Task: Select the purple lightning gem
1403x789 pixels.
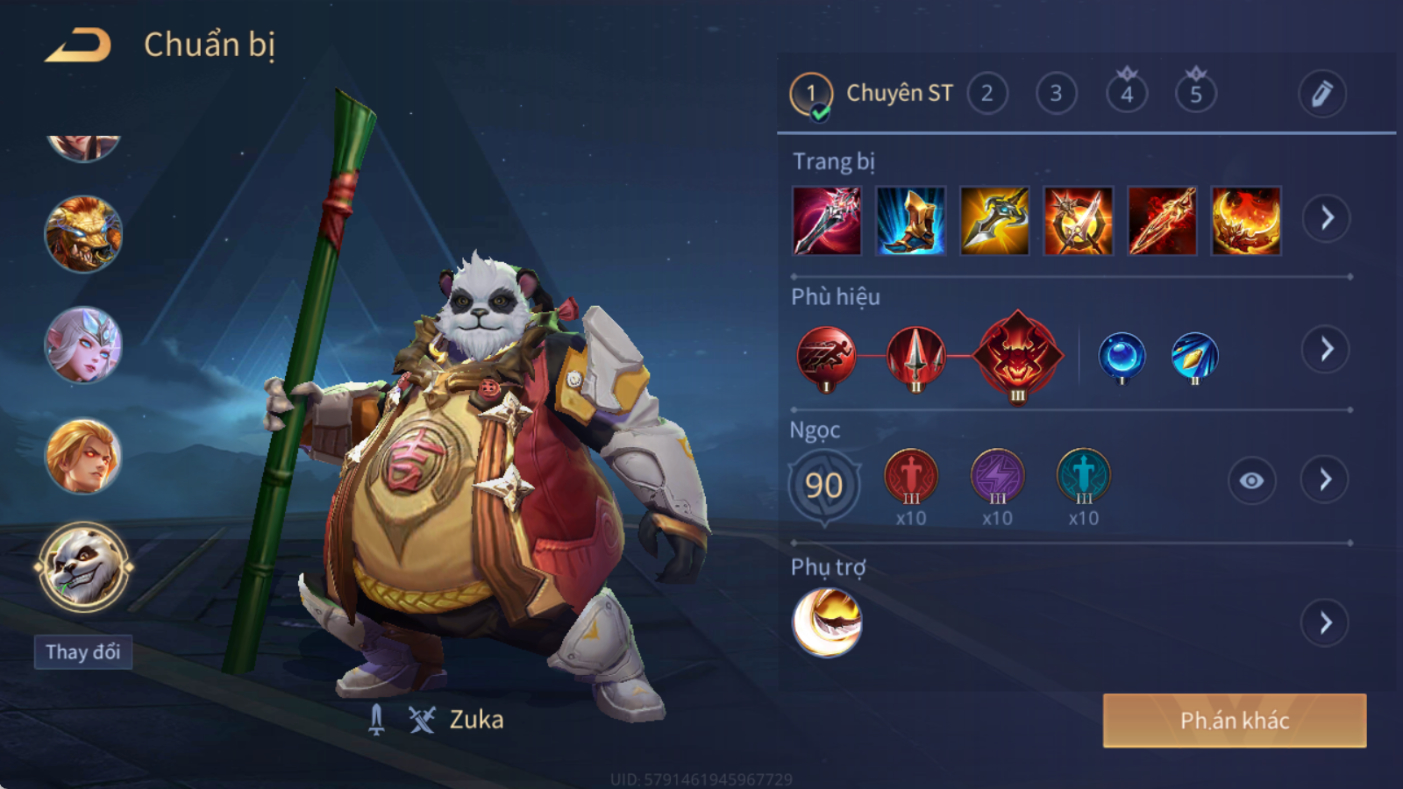Action: tap(997, 476)
